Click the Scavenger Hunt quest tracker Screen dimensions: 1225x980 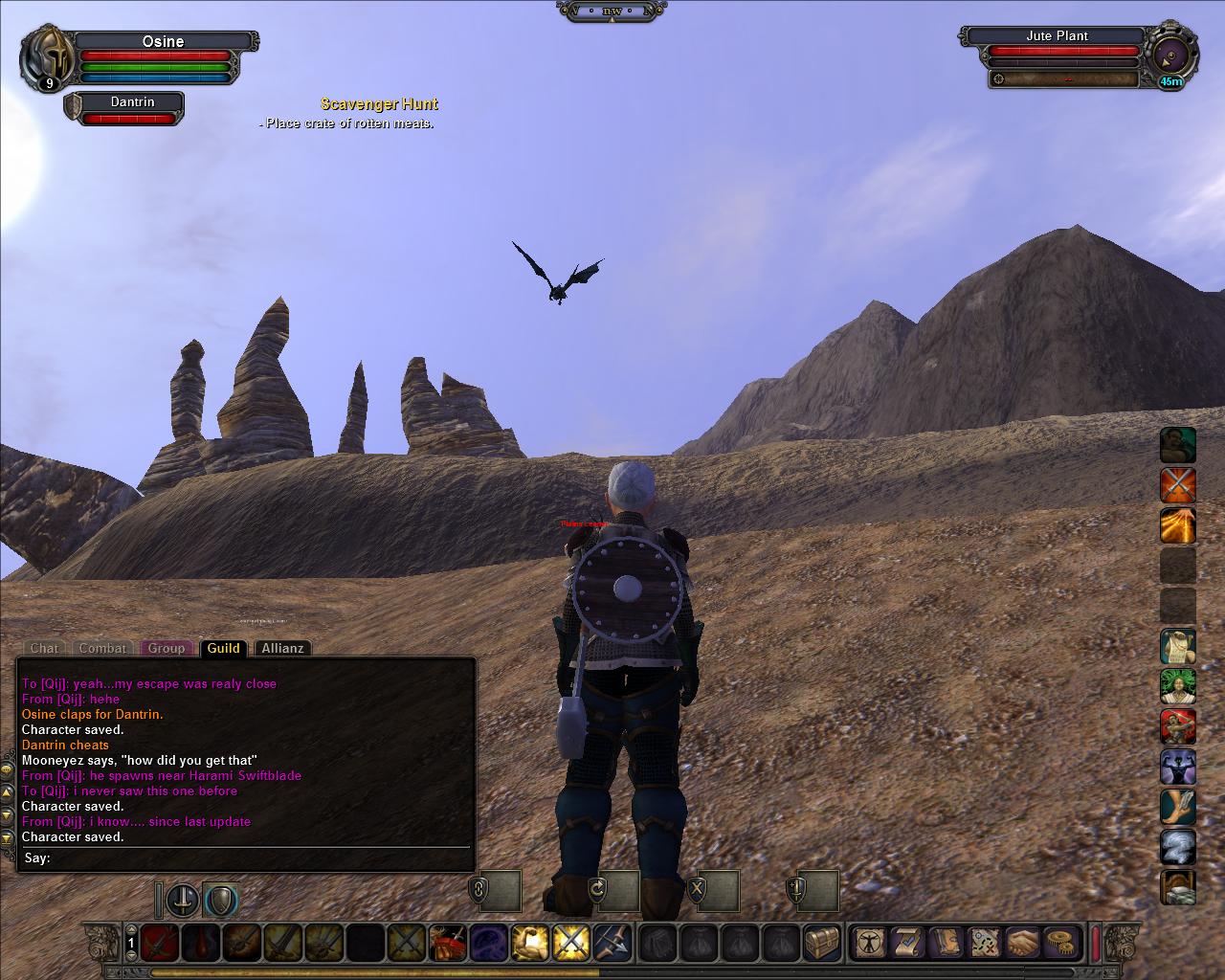379,104
